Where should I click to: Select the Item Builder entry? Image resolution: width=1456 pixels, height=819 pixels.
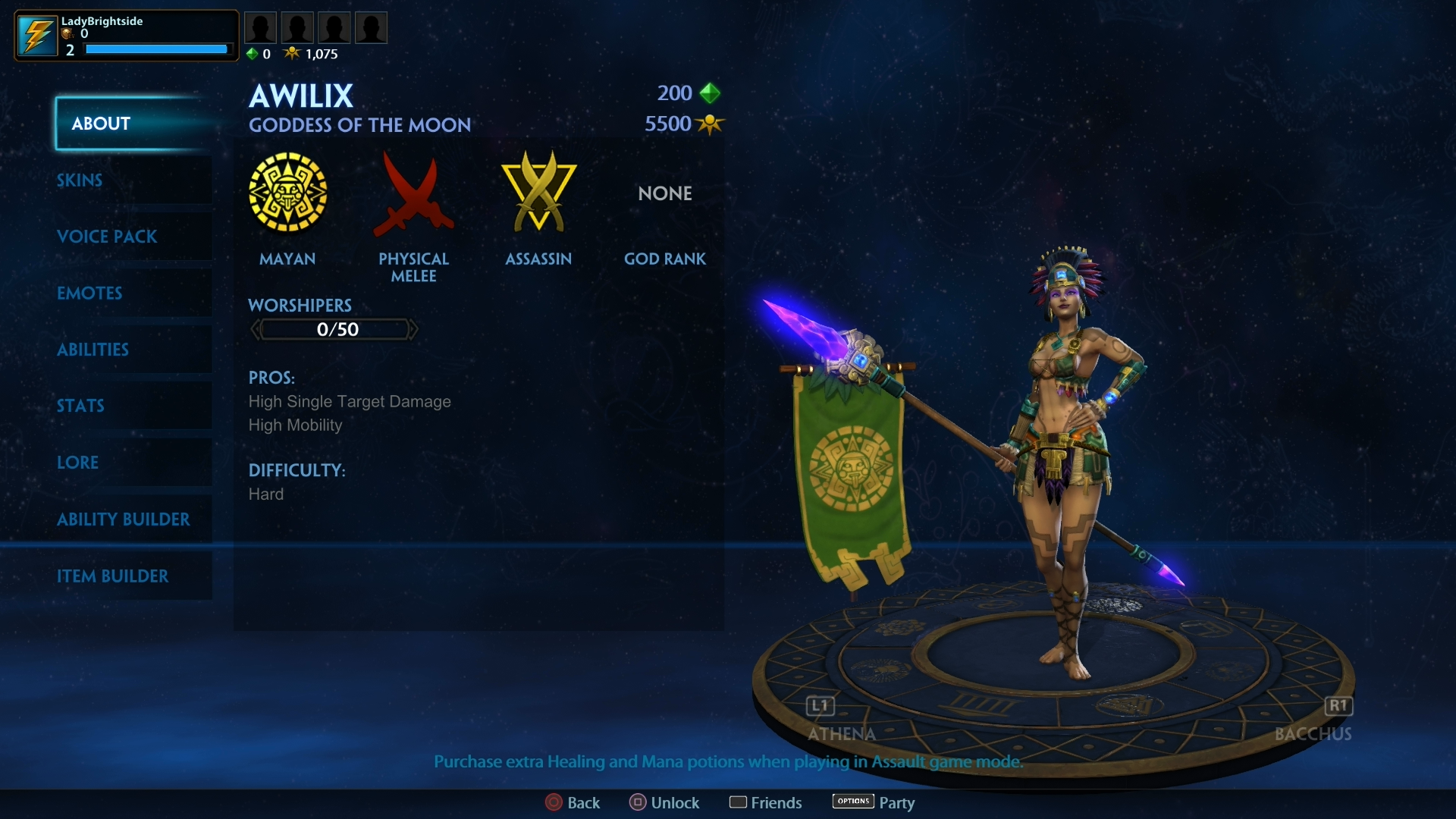tap(114, 576)
